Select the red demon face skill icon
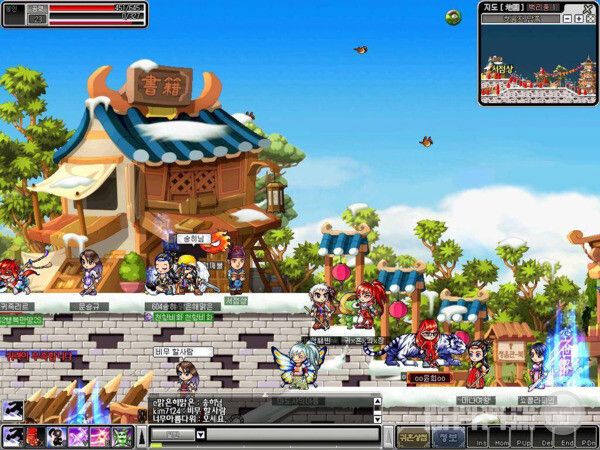The image size is (600, 450). [33, 436]
